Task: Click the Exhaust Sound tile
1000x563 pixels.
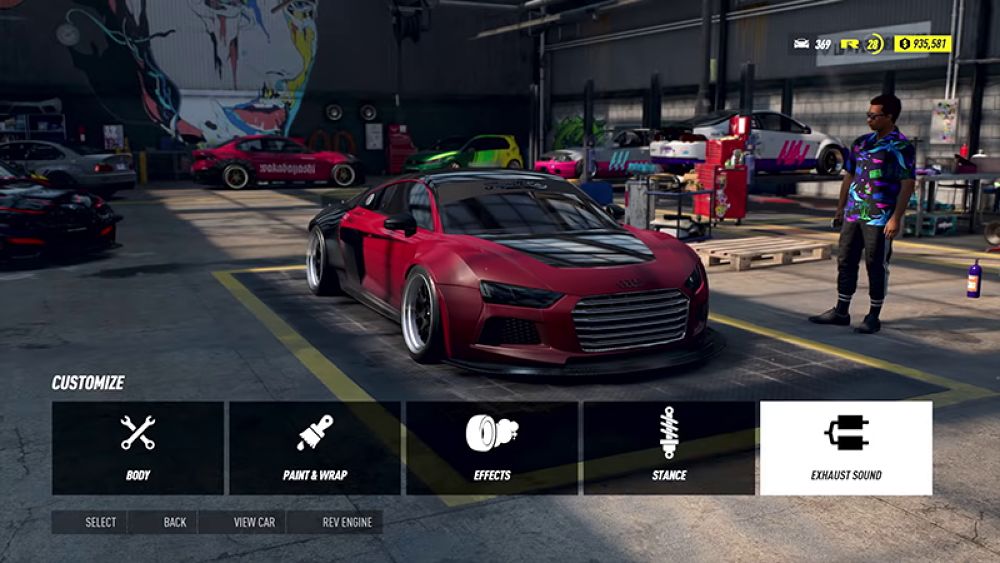Action: [x=846, y=448]
